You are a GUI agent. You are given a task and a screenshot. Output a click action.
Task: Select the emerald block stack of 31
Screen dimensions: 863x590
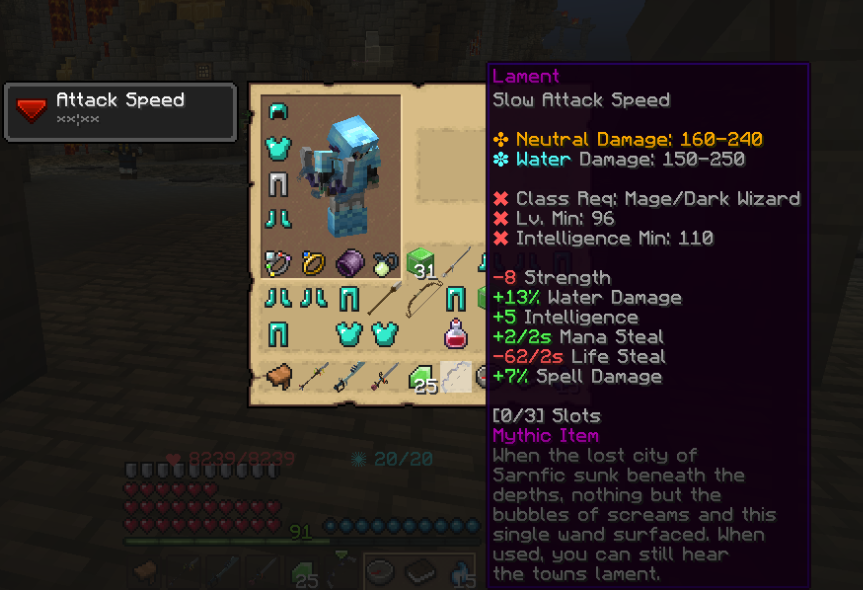[x=421, y=264]
